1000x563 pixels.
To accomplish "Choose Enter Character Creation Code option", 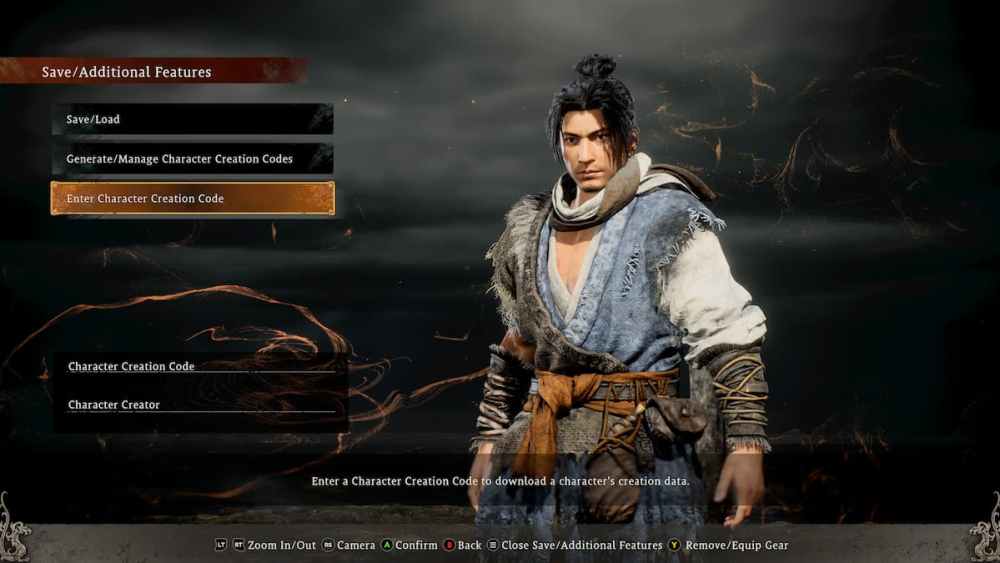I will (x=192, y=198).
